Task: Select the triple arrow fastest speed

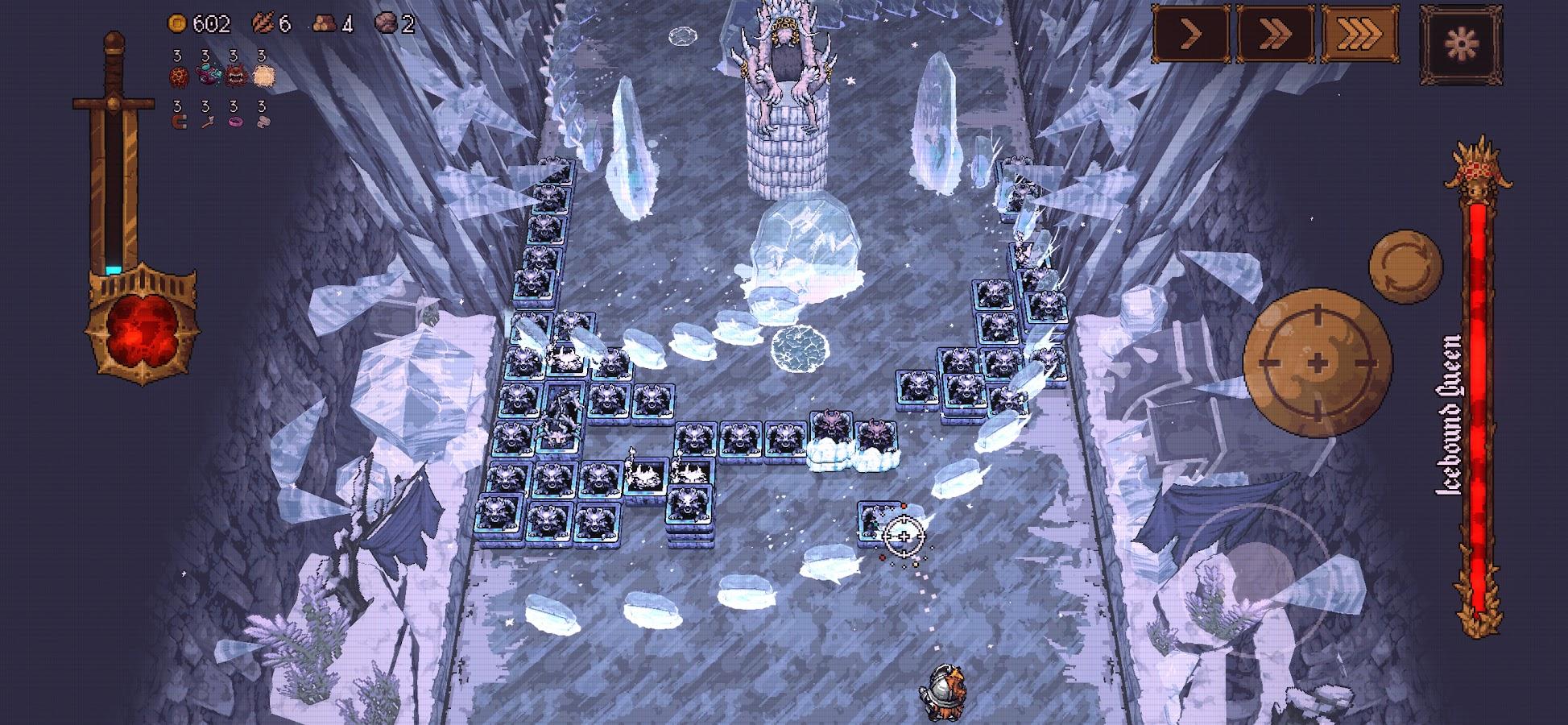Action: tap(1359, 34)
